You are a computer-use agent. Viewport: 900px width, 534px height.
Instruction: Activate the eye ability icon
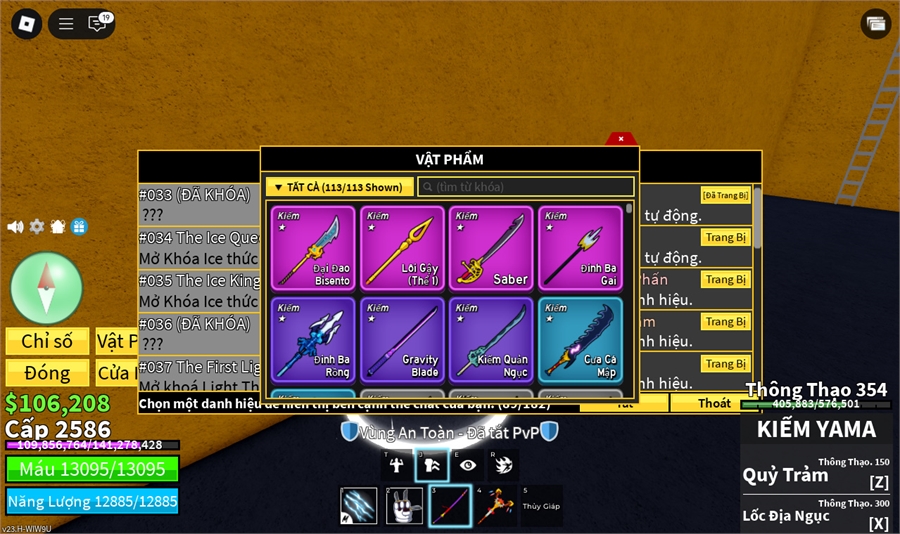[468, 465]
